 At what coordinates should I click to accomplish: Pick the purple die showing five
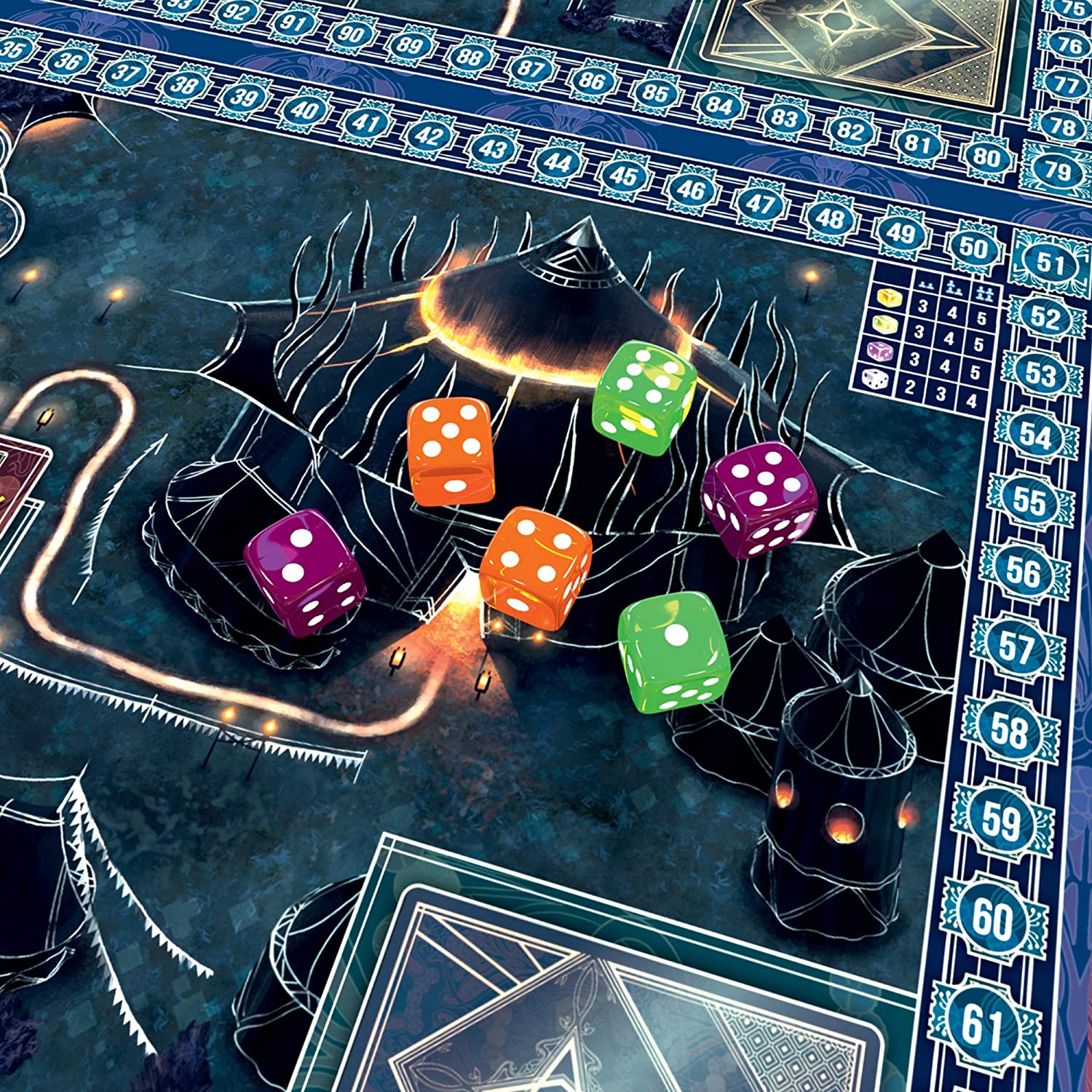coord(759,499)
